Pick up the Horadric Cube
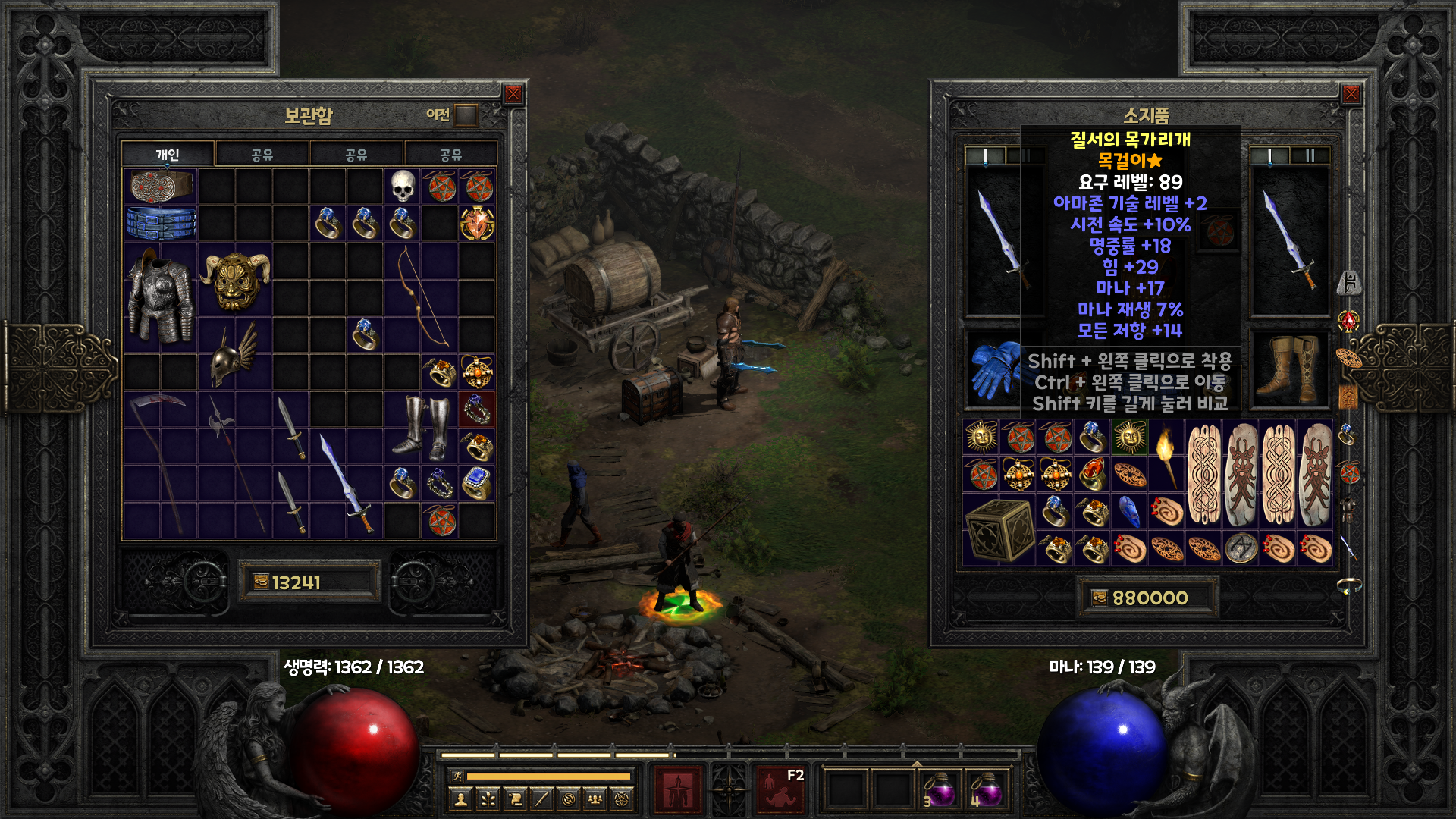This screenshot has height=819, width=1456. coord(999,529)
